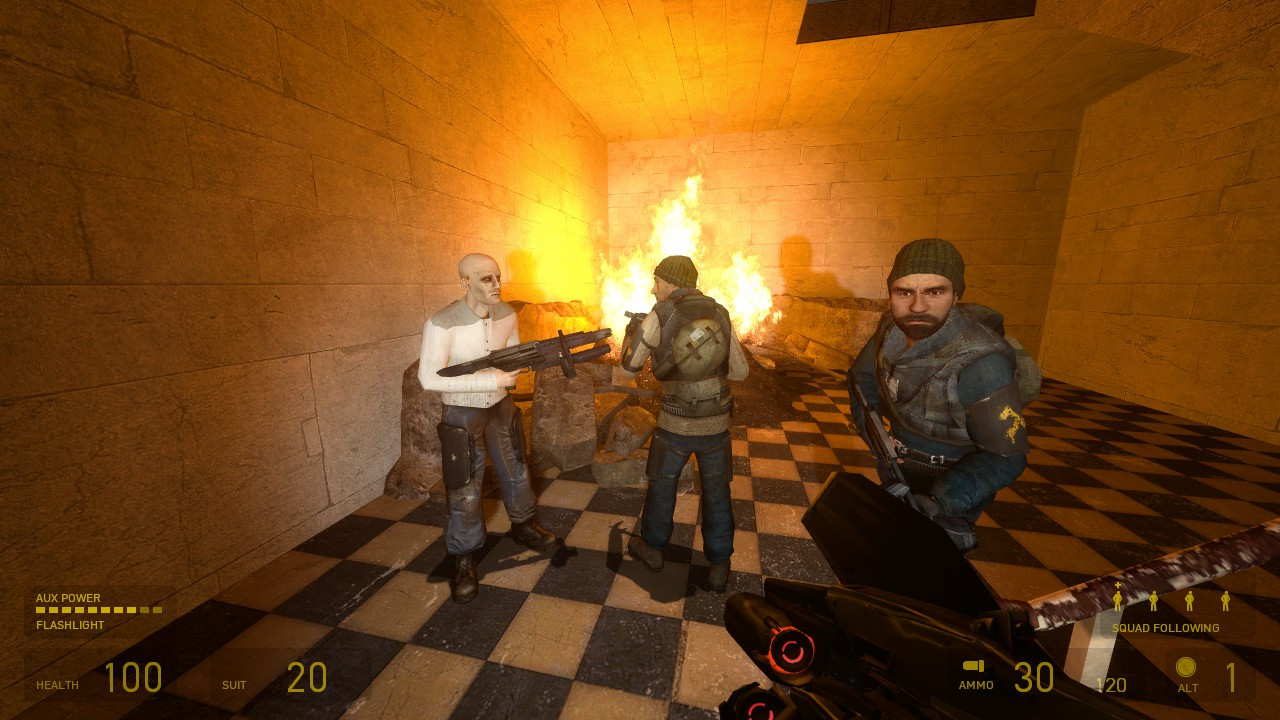Screen dimensions: 1280x720
Task: Select the rightmost squad member icon
Action: point(1226,601)
